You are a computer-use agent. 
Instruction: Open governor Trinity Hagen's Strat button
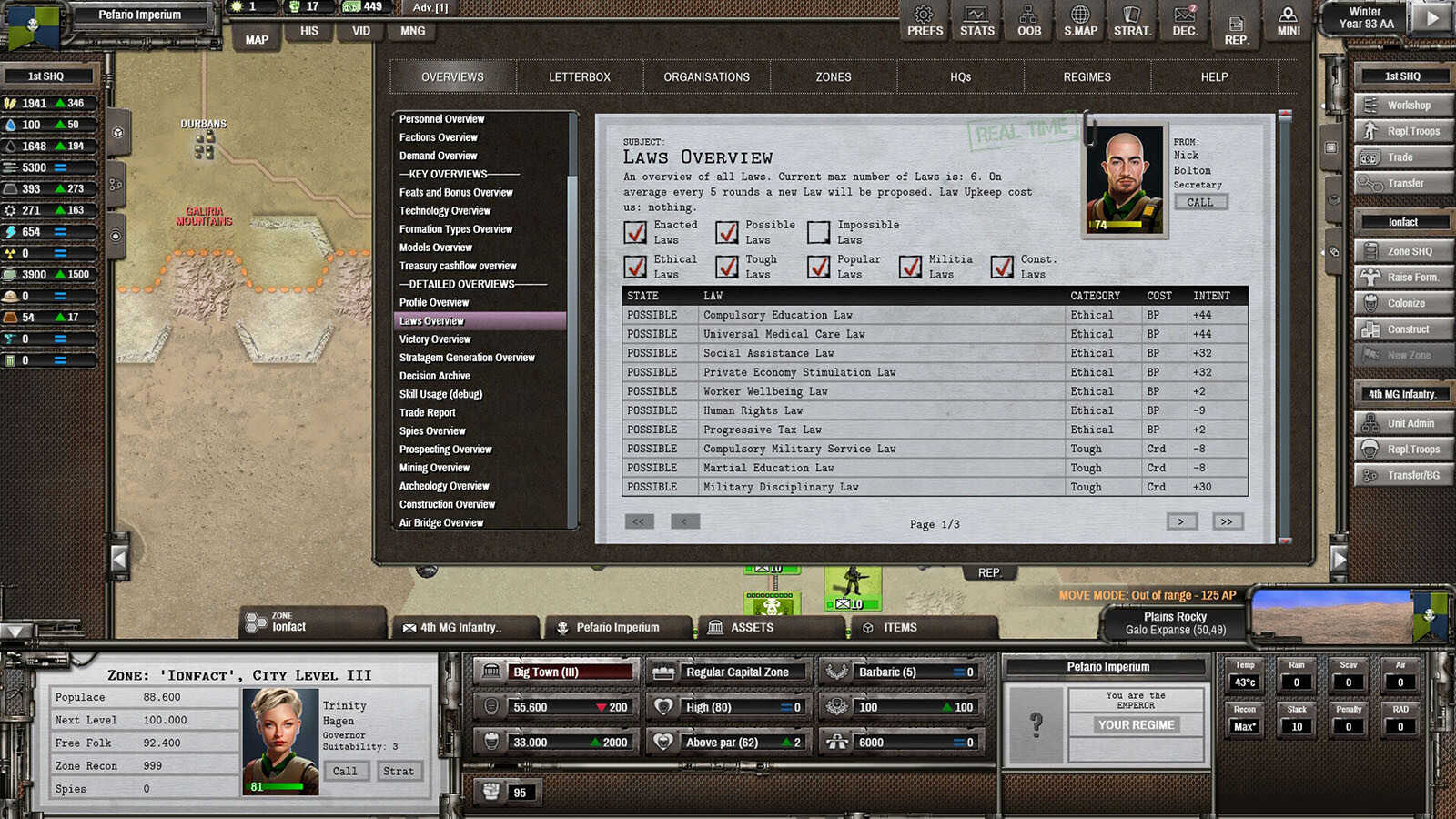pyautogui.click(x=398, y=771)
